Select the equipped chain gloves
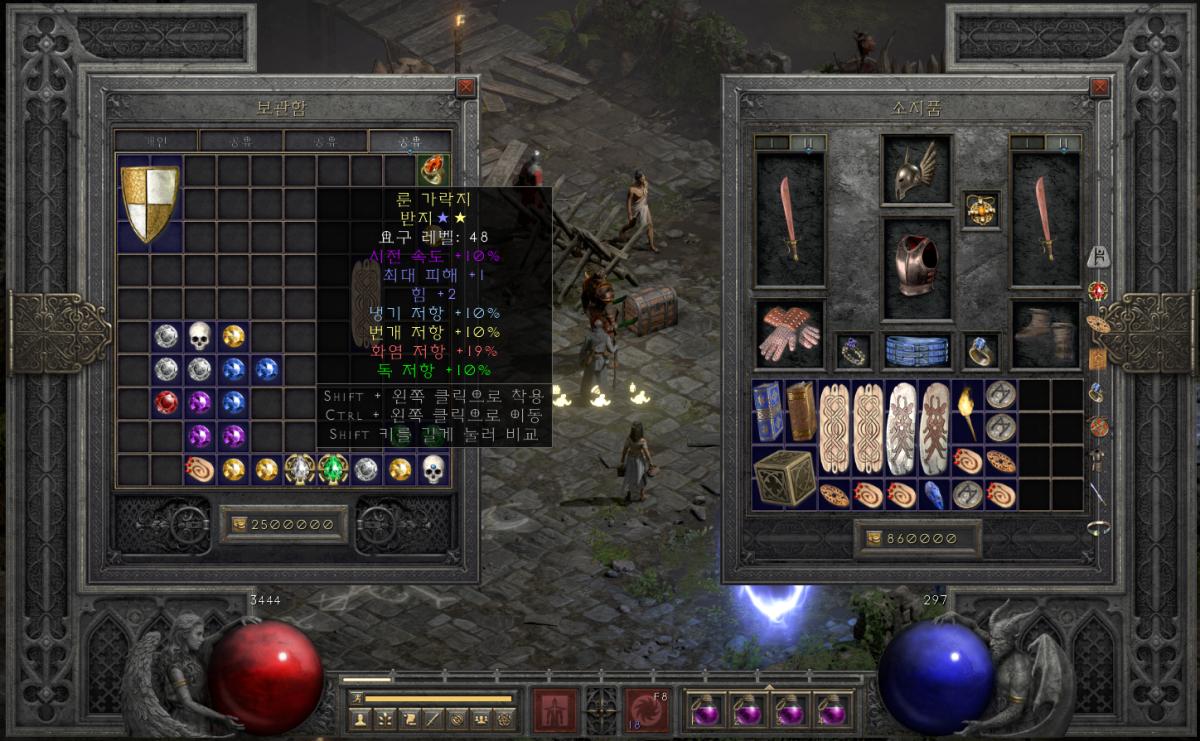The image size is (1200, 741). pyautogui.click(x=790, y=333)
